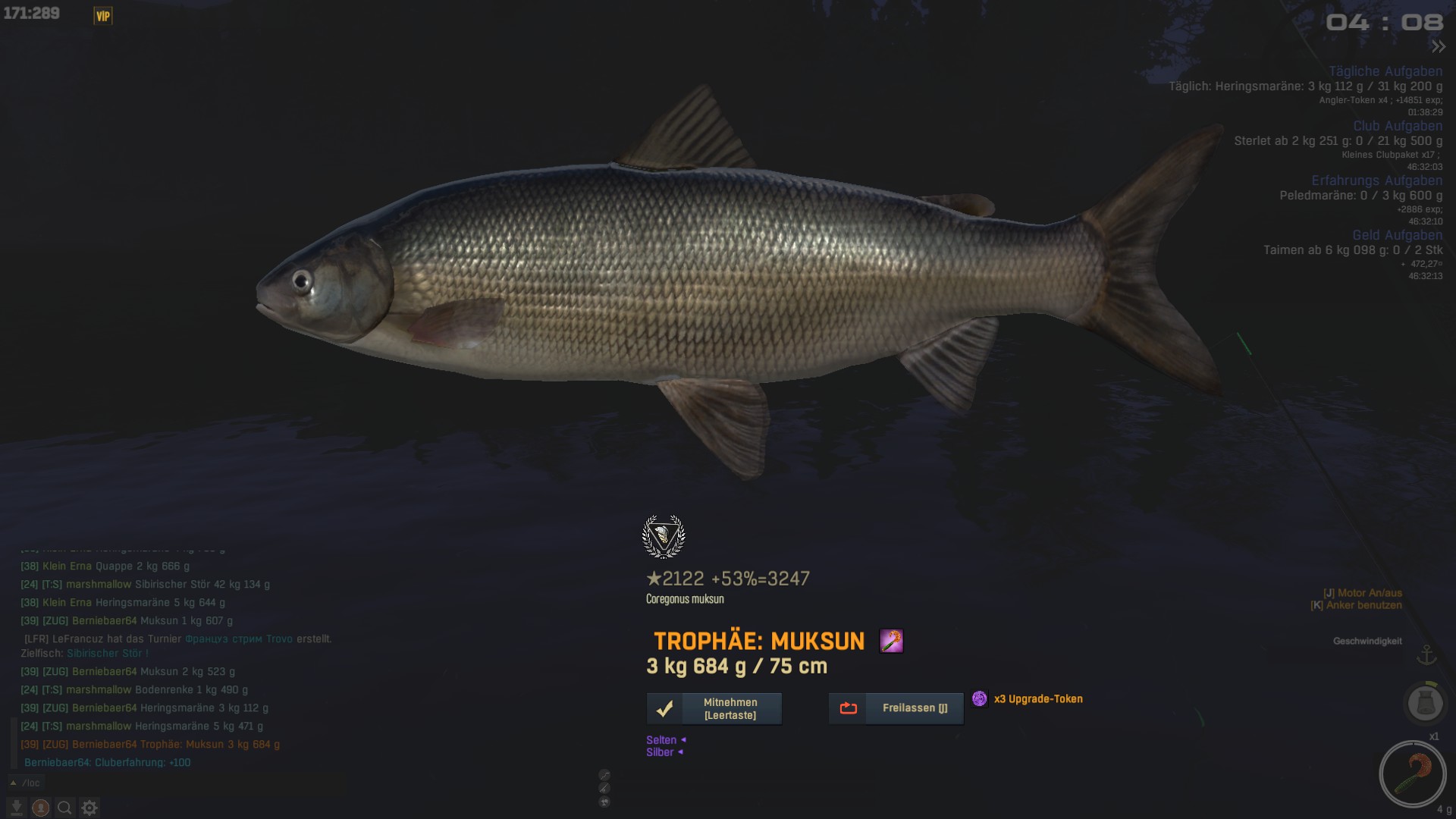Release the Muksun via the Freilassen button

click(x=896, y=708)
